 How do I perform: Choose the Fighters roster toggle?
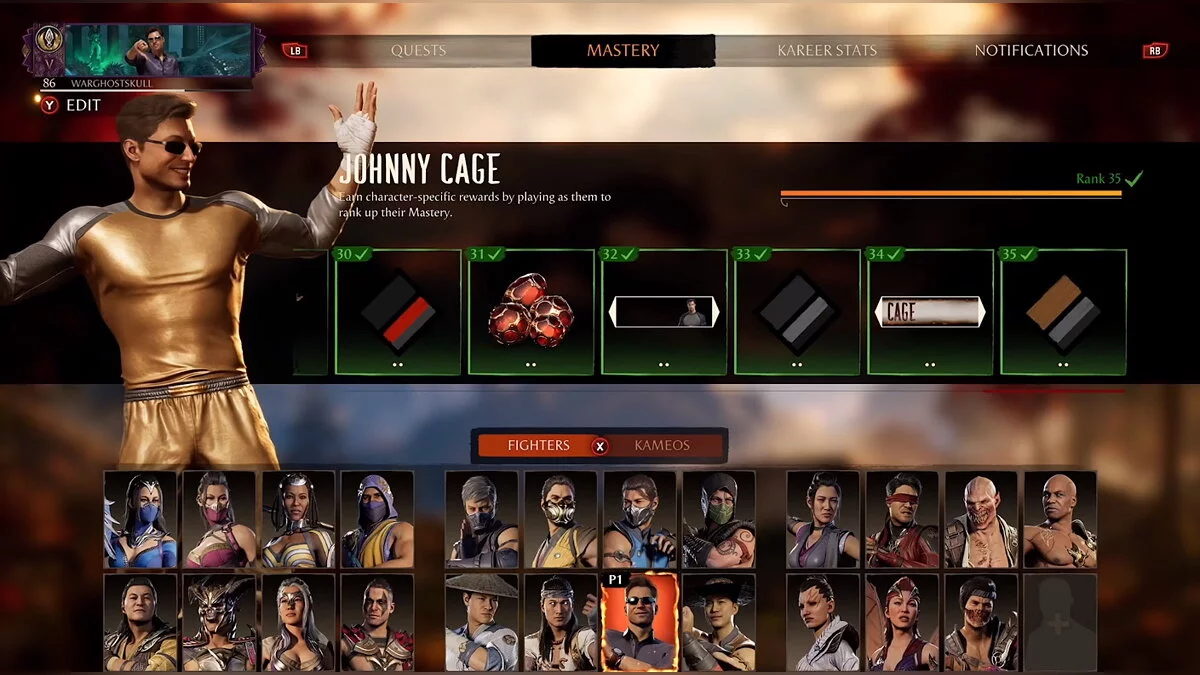click(538, 445)
